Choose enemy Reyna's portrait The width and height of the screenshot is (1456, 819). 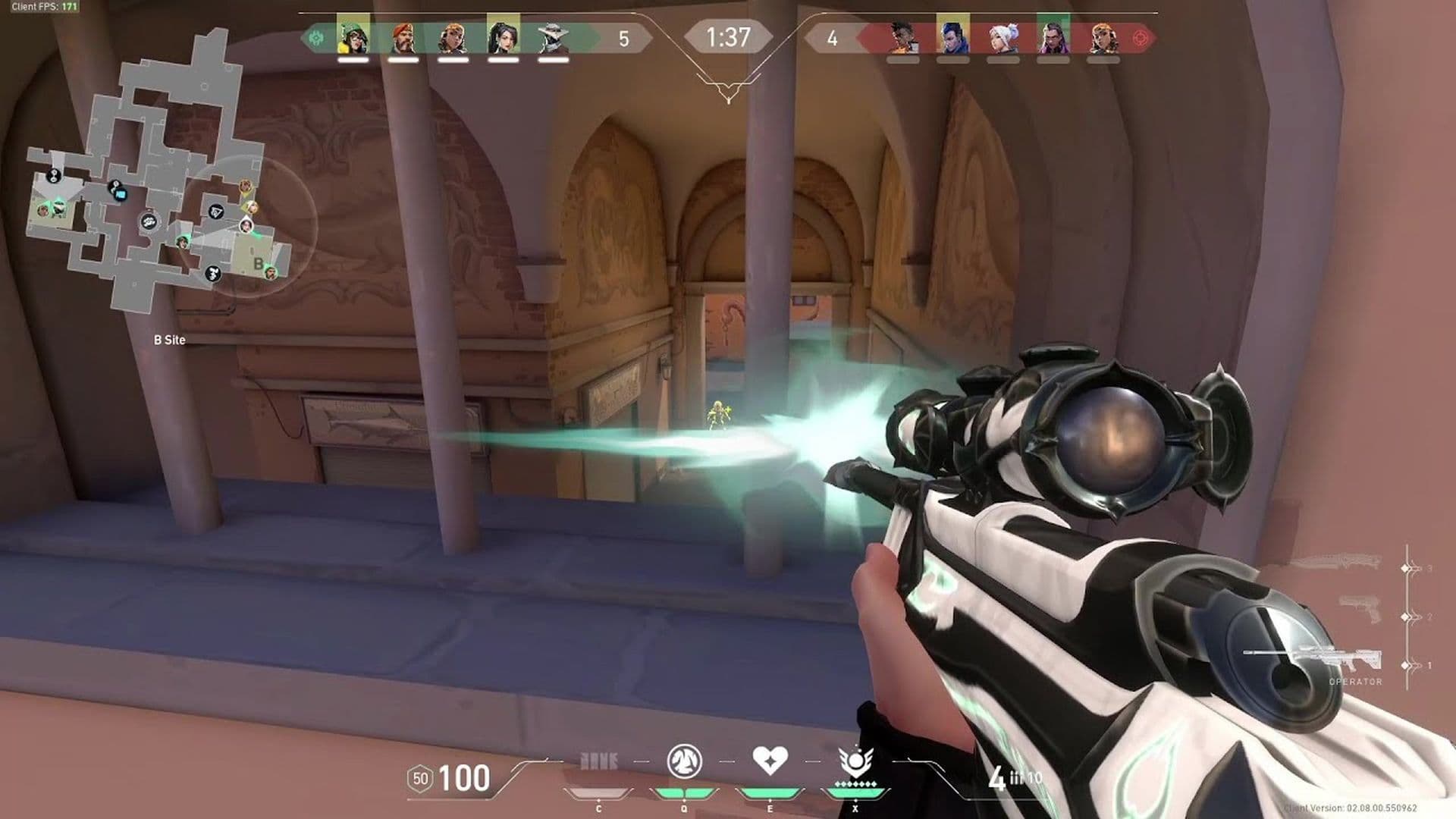pos(1053,36)
